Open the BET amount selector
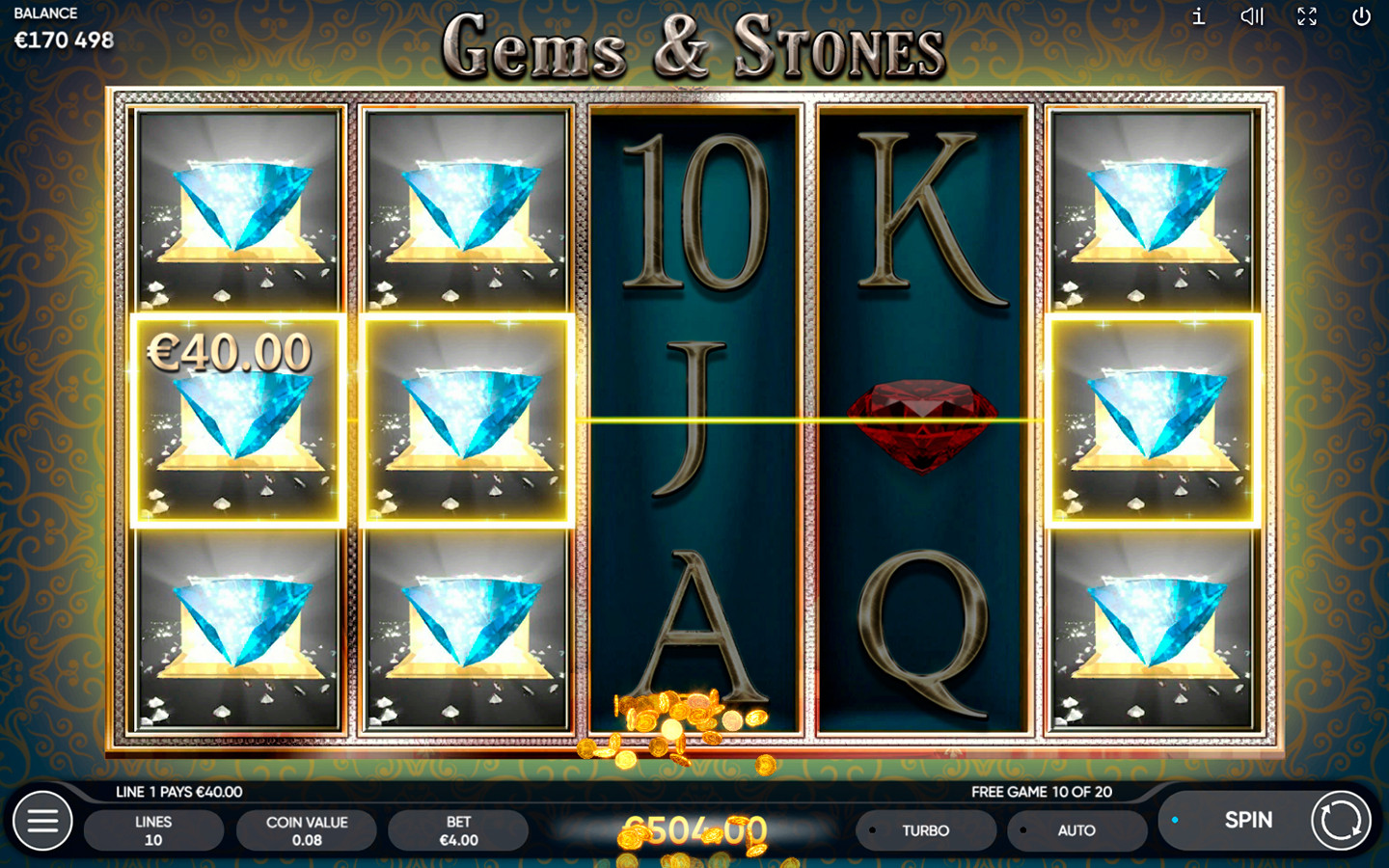Viewport: 1389px width, 868px height. [458, 830]
